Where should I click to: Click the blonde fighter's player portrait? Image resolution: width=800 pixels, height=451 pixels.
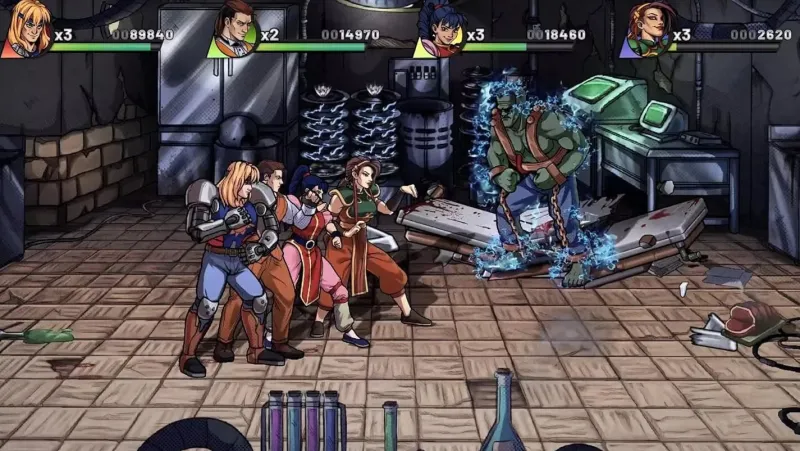point(26,28)
